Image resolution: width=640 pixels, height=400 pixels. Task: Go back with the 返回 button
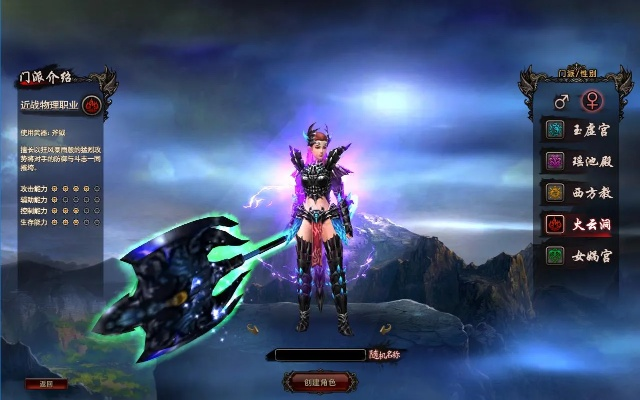click(x=46, y=384)
